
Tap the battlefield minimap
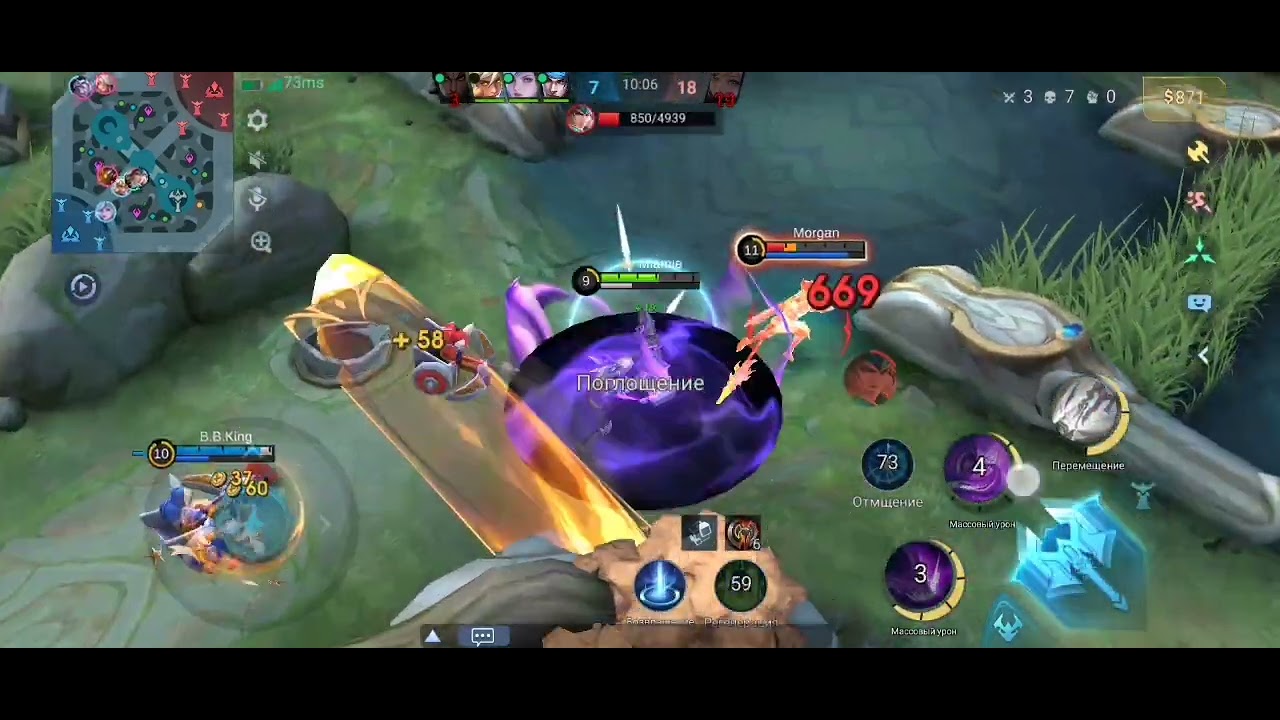(x=142, y=162)
